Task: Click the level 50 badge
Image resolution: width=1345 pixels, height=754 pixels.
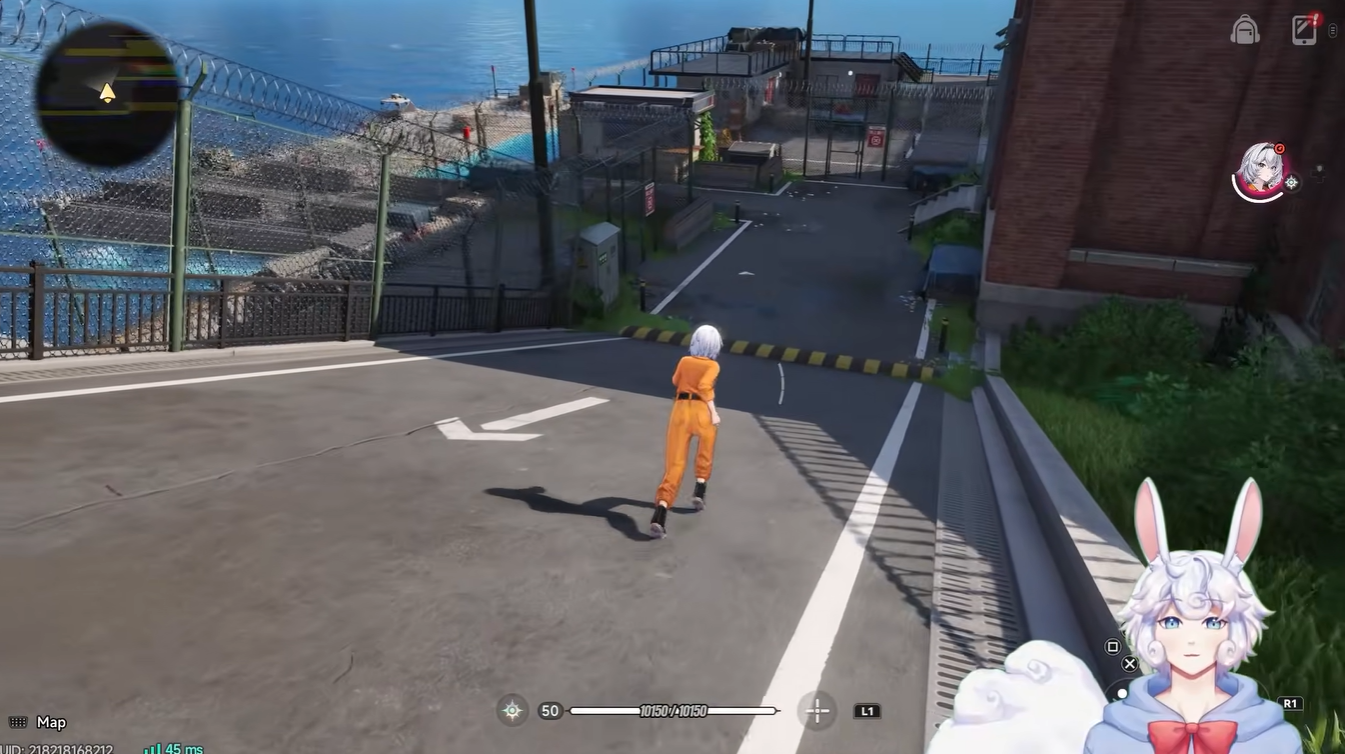Action: (x=549, y=710)
